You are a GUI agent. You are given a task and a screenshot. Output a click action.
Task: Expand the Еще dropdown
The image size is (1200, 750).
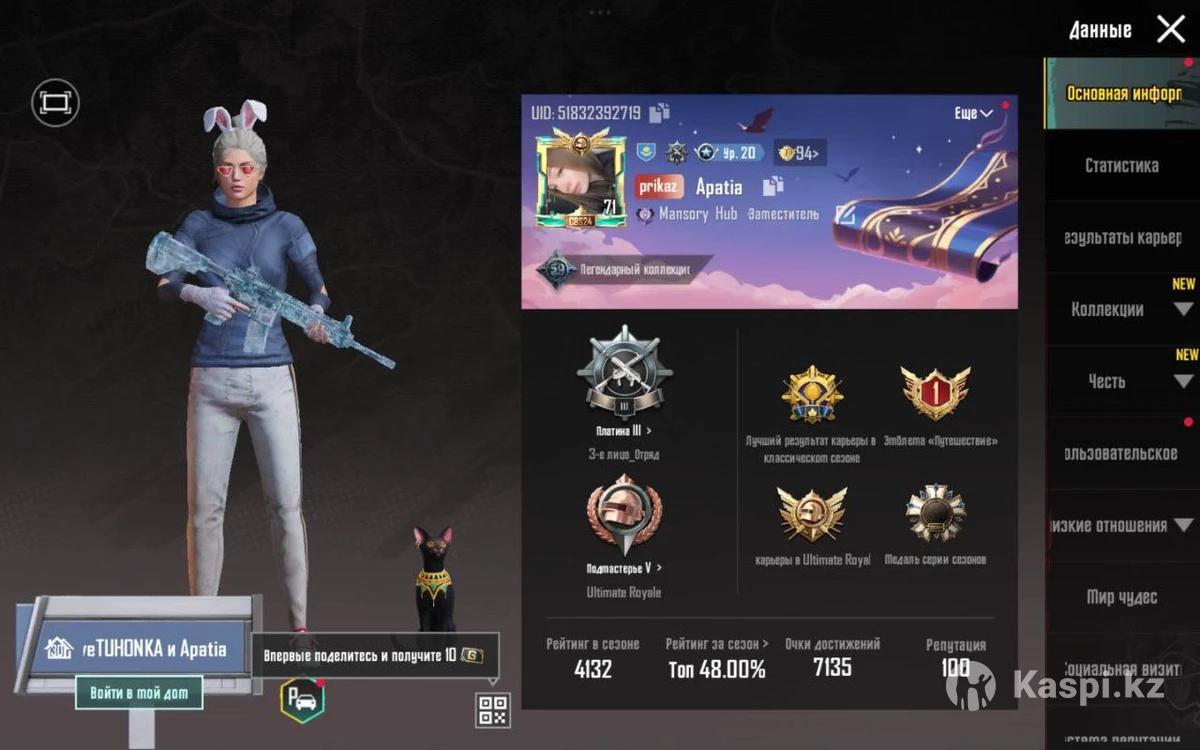(972, 113)
